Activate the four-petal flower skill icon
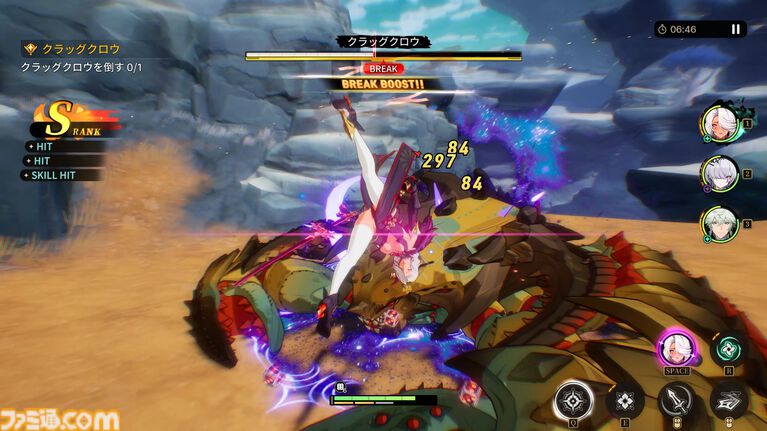Image resolution: width=767 pixels, height=431 pixels. (x=625, y=402)
